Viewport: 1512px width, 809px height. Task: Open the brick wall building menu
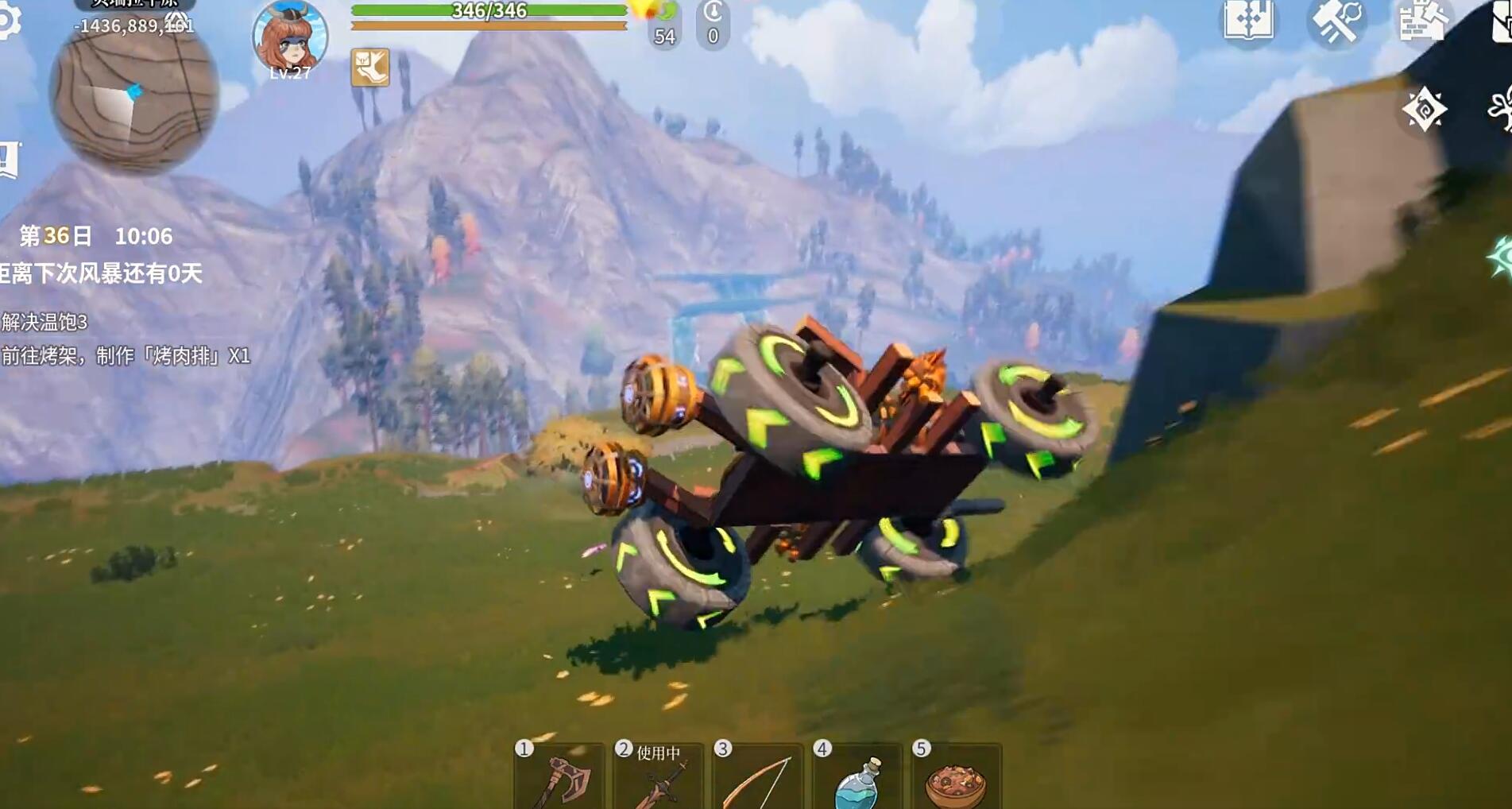coord(1422,21)
